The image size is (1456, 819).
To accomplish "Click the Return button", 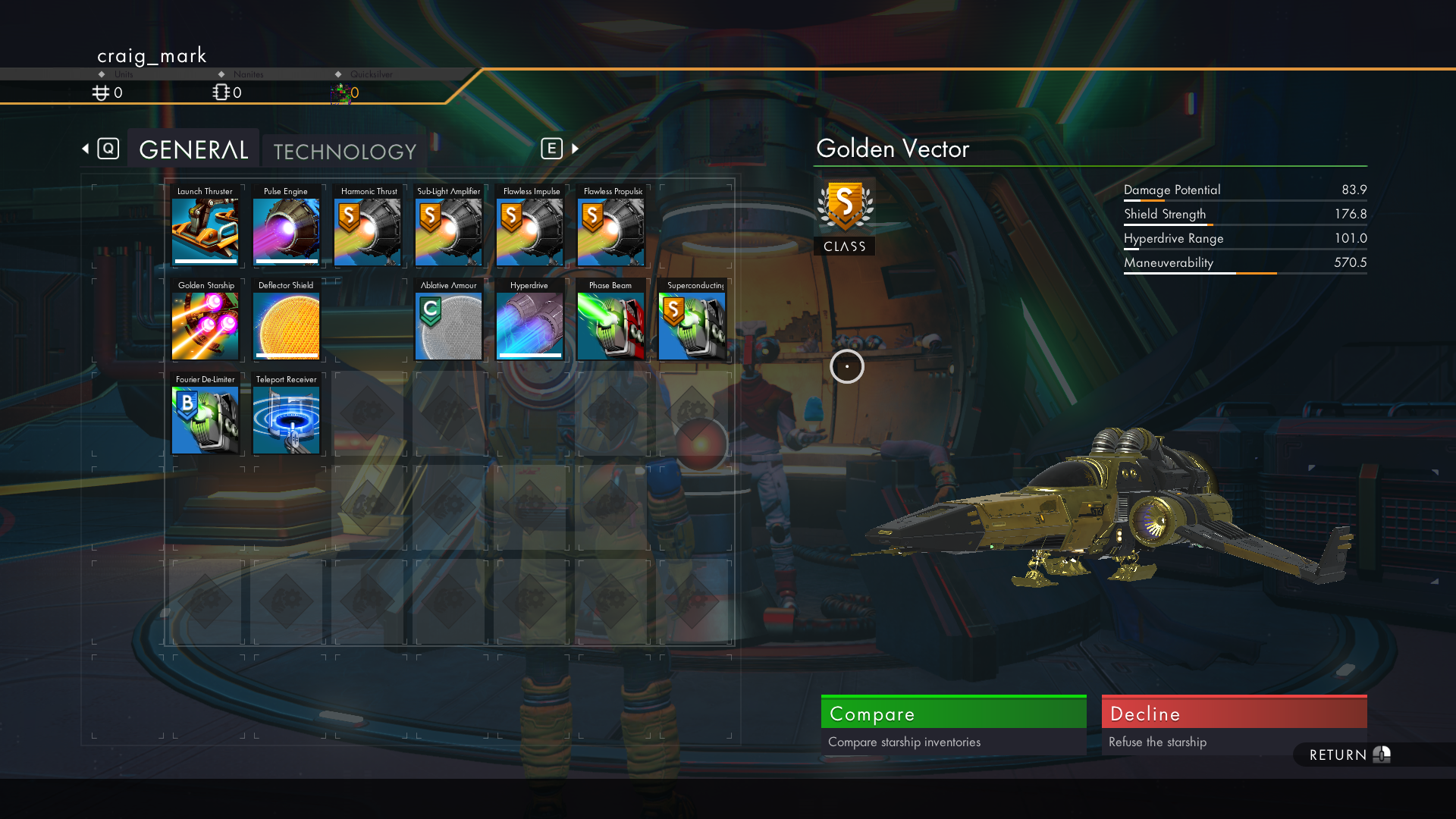I will click(1348, 755).
